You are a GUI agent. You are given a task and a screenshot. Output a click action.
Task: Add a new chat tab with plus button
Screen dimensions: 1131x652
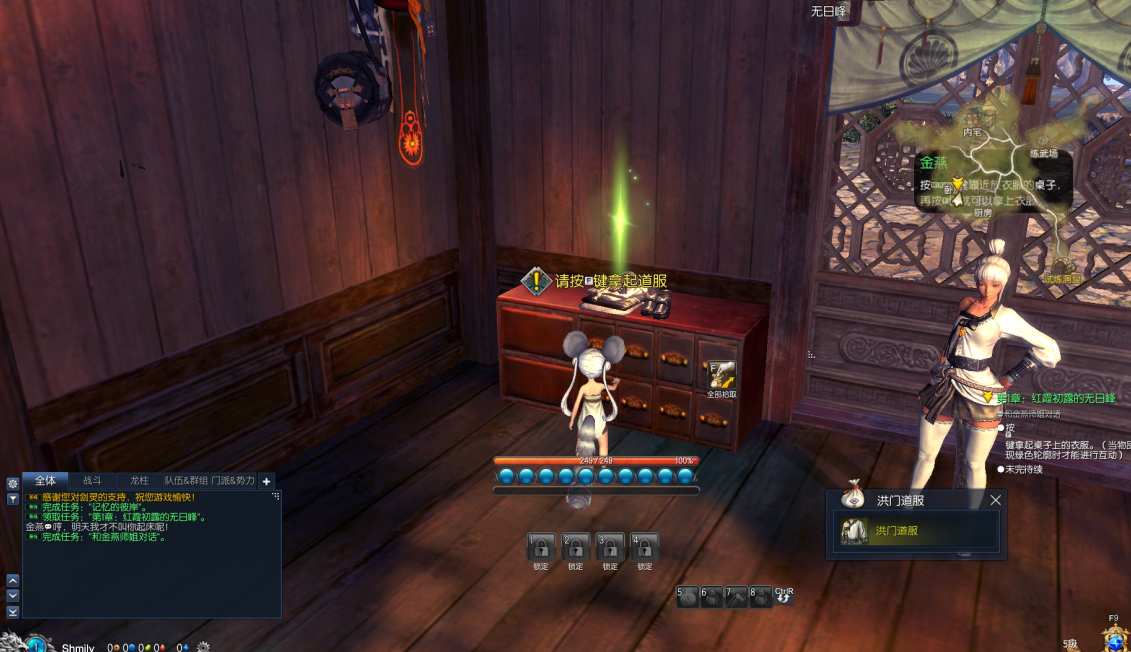pyautogui.click(x=267, y=481)
